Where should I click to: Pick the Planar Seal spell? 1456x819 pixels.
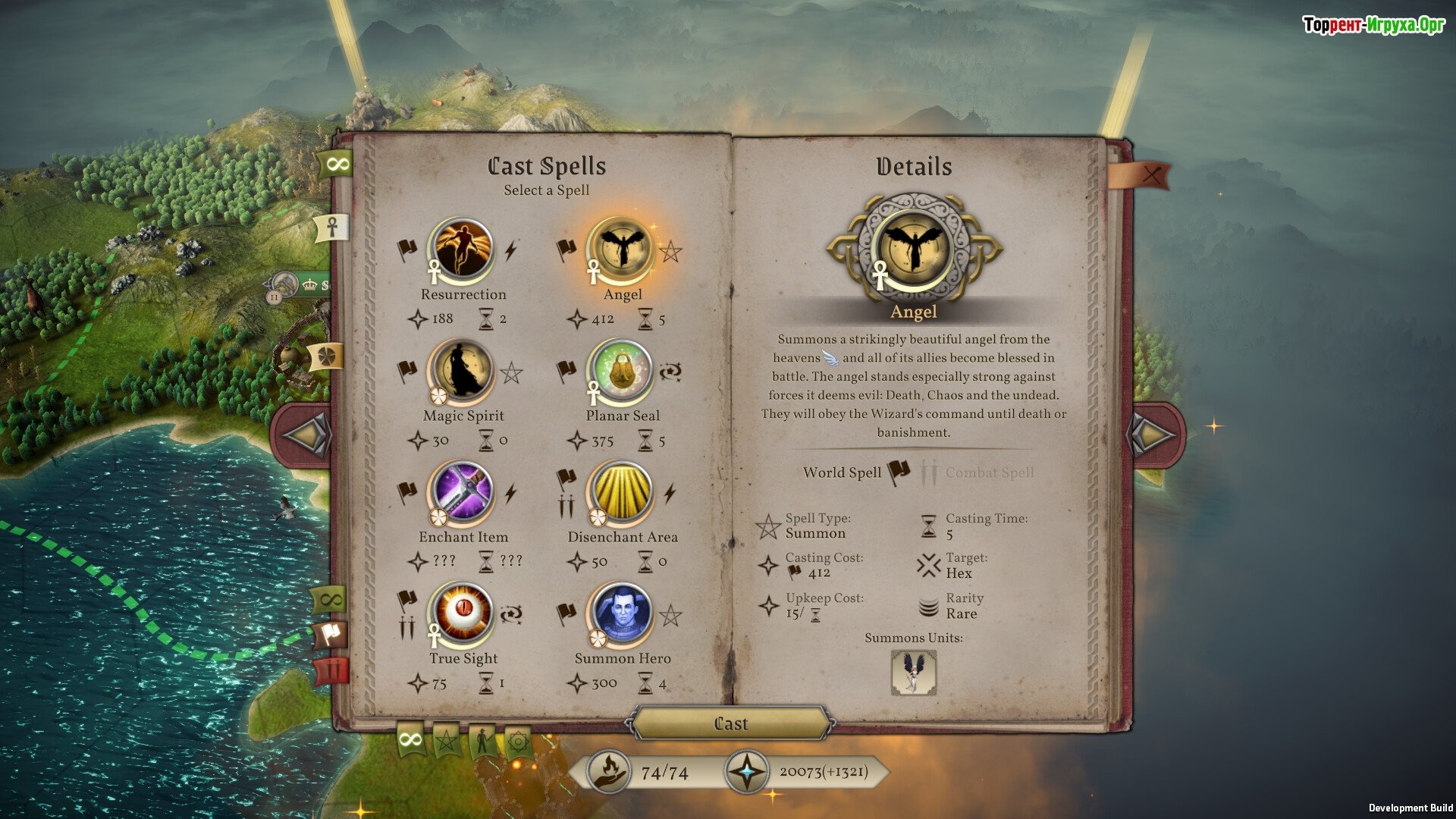[621, 371]
